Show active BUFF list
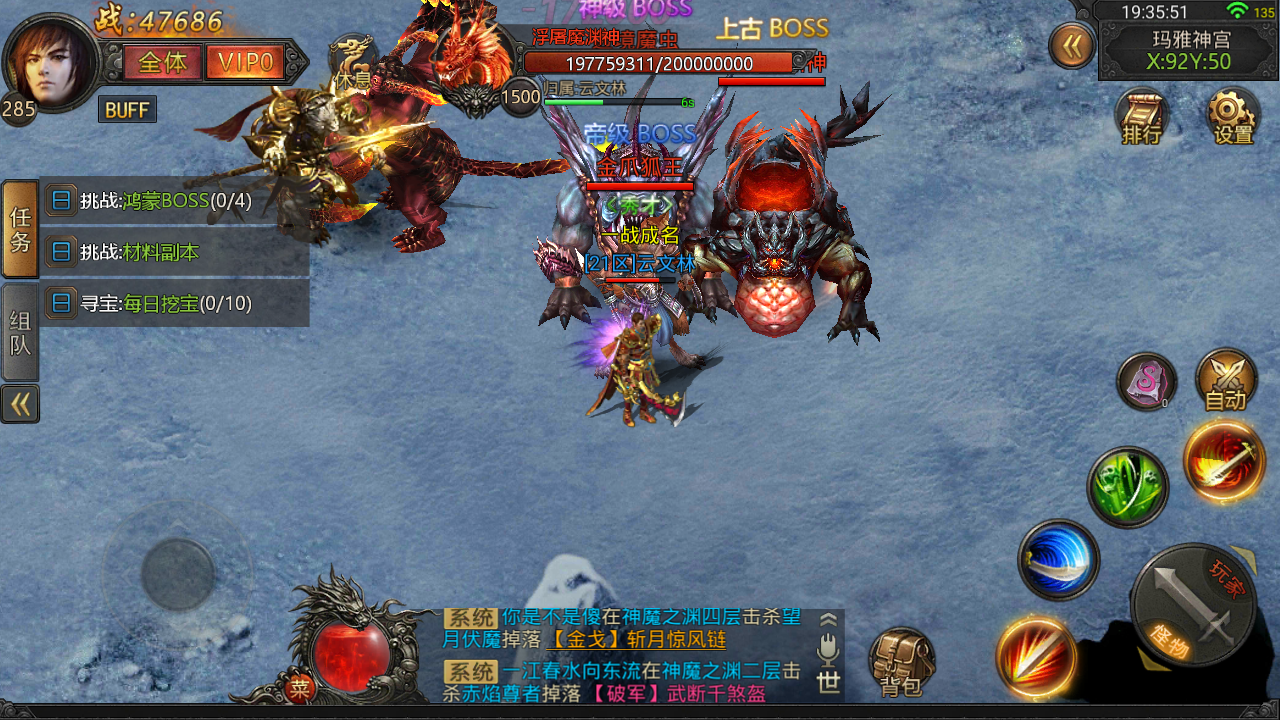1280x720 pixels. [127, 110]
